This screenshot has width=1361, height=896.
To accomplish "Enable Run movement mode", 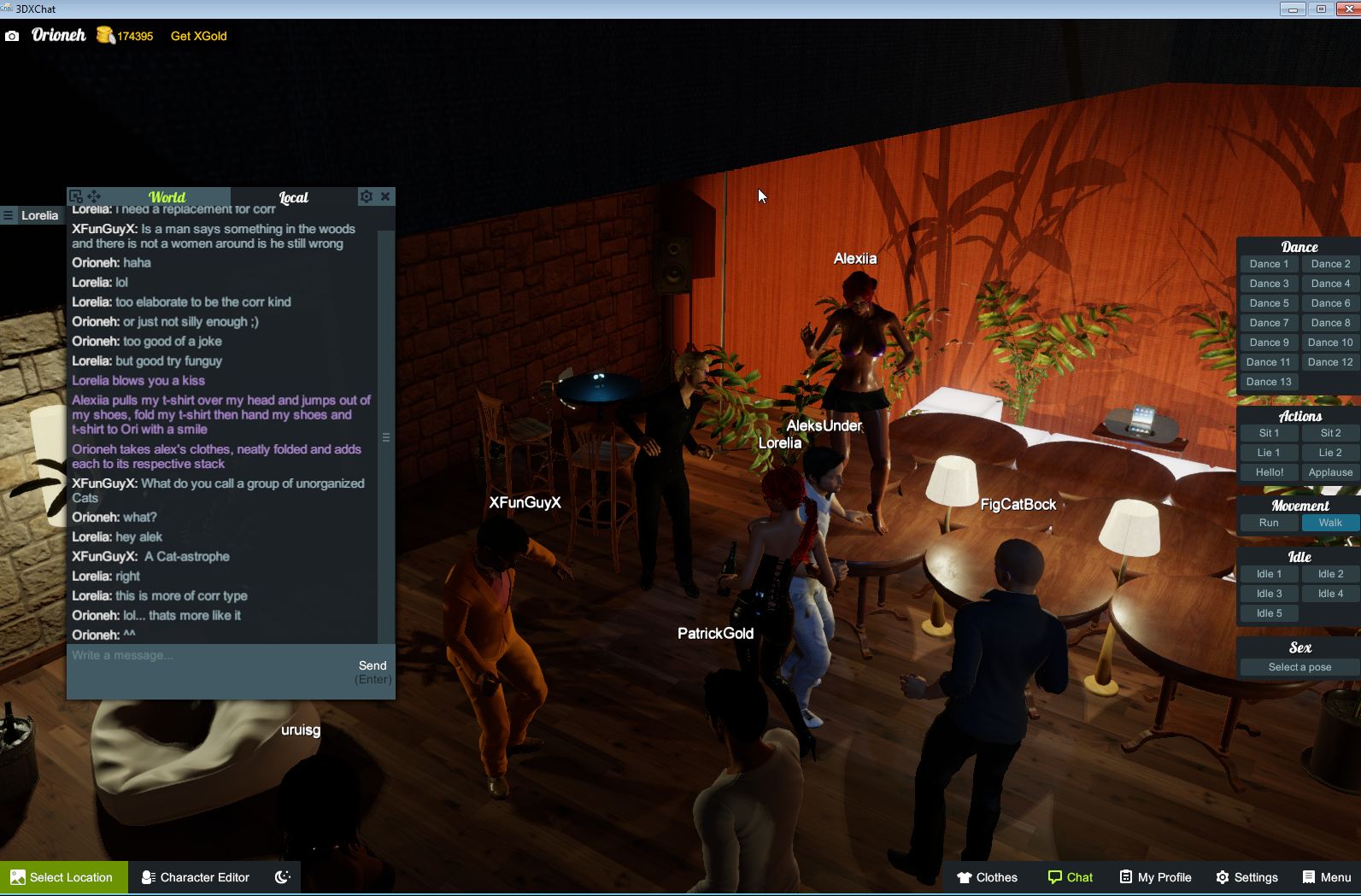I will (x=1268, y=522).
